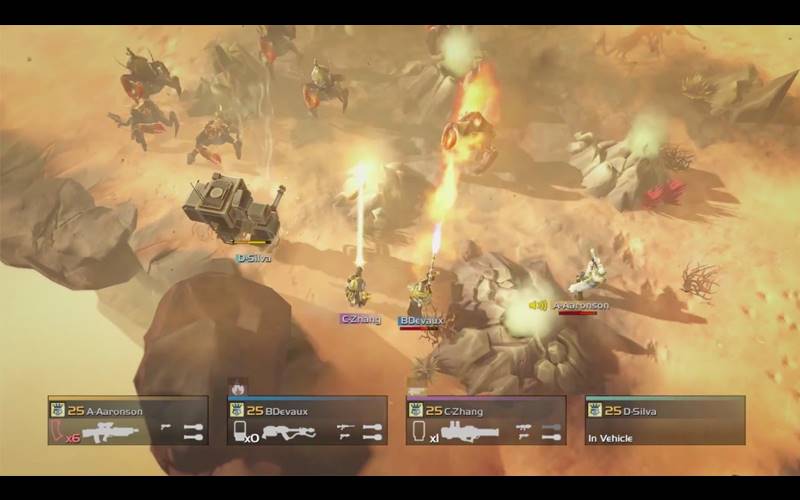Select CZhang's player panel
This screenshot has width=800, height=500.
[x=486, y=421]
